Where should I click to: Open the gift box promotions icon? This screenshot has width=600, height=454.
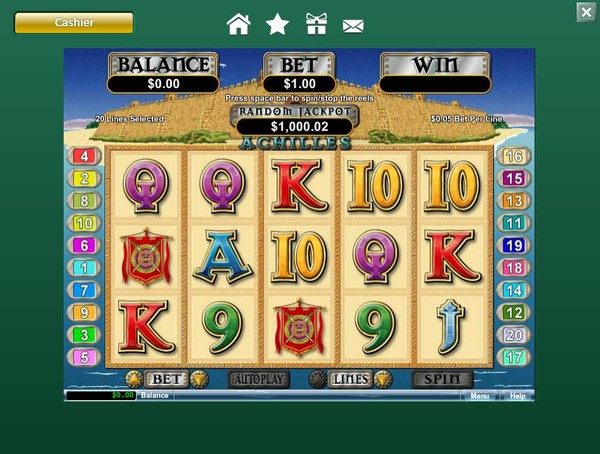[316, 24]
